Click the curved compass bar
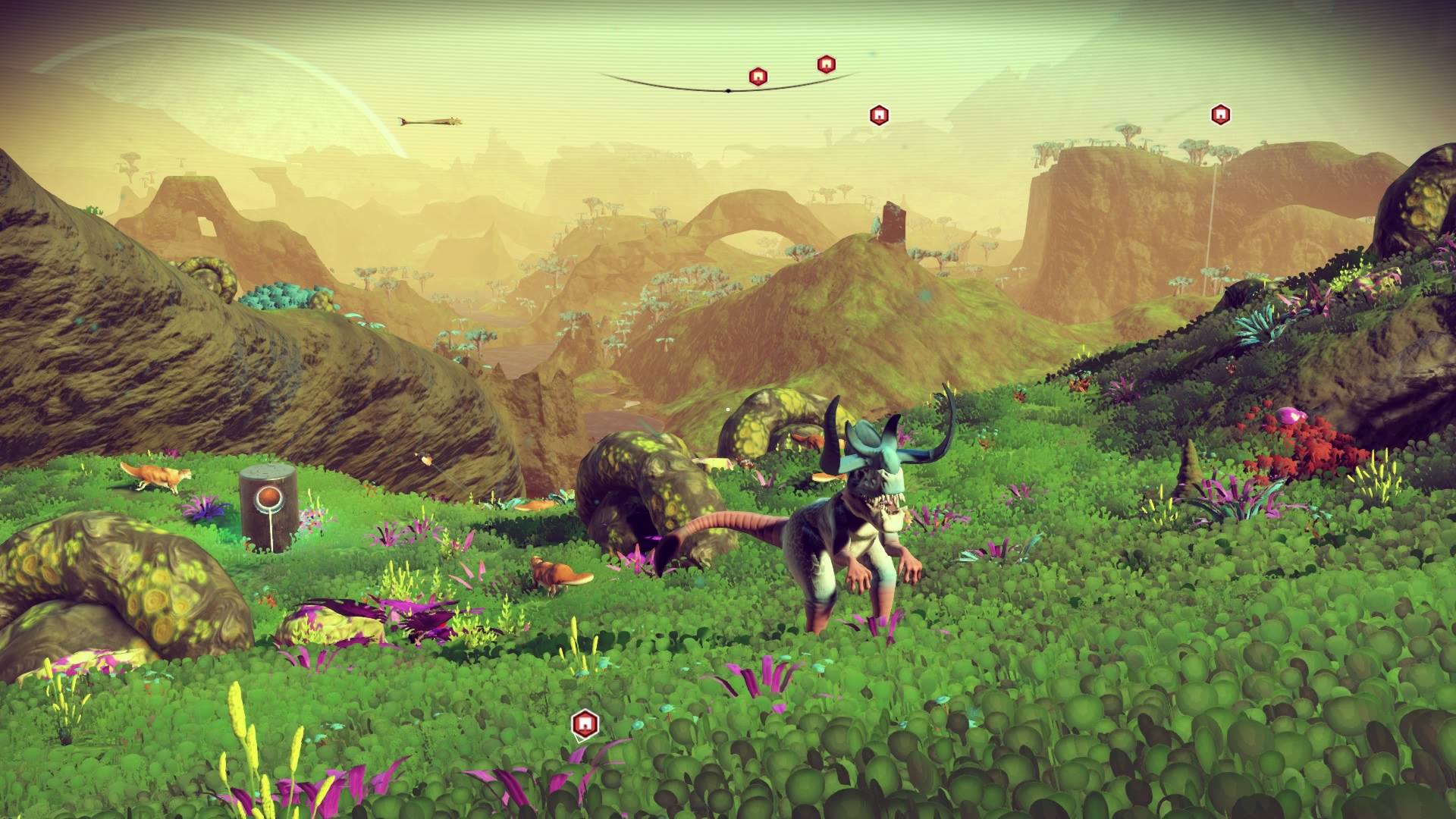 [726, 89]
